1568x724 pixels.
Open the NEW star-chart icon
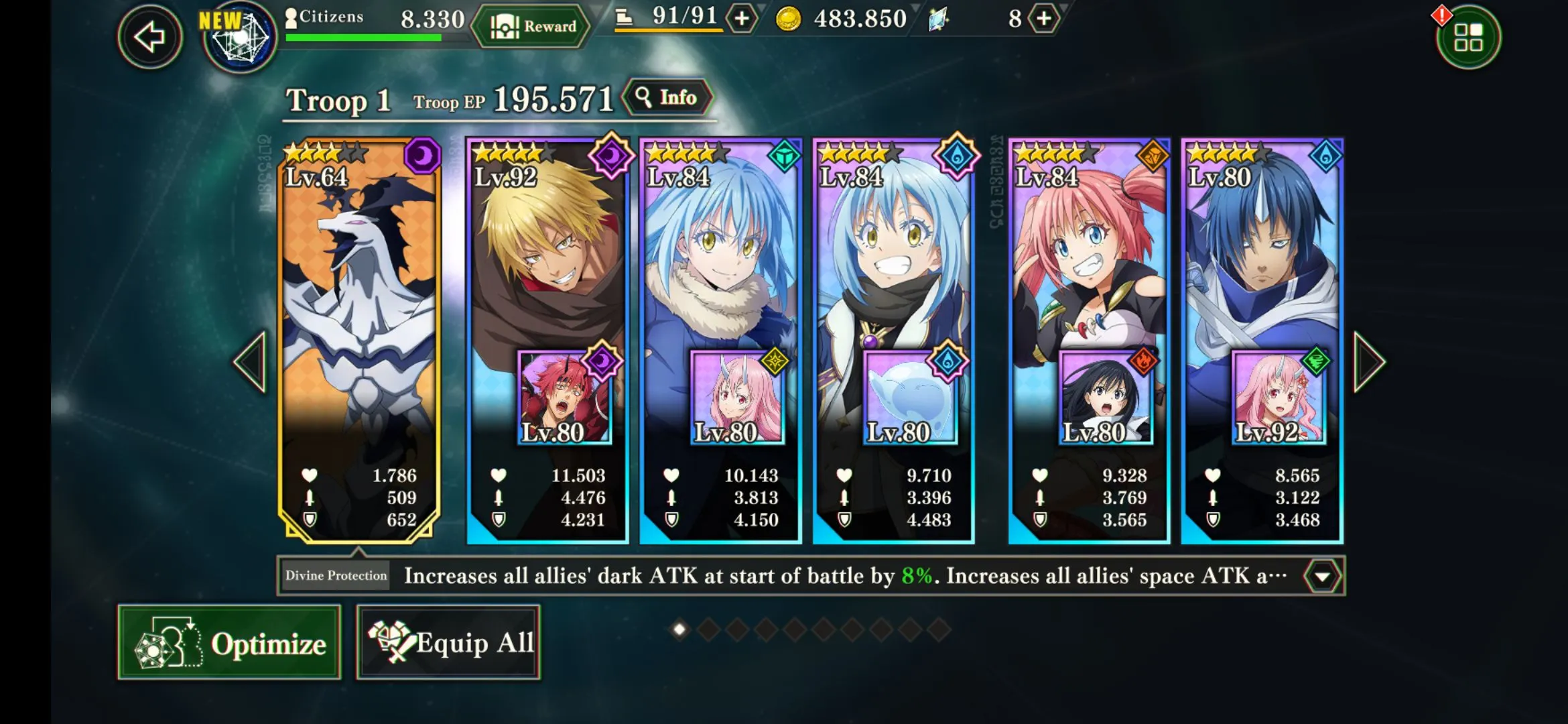click(239, 38)
